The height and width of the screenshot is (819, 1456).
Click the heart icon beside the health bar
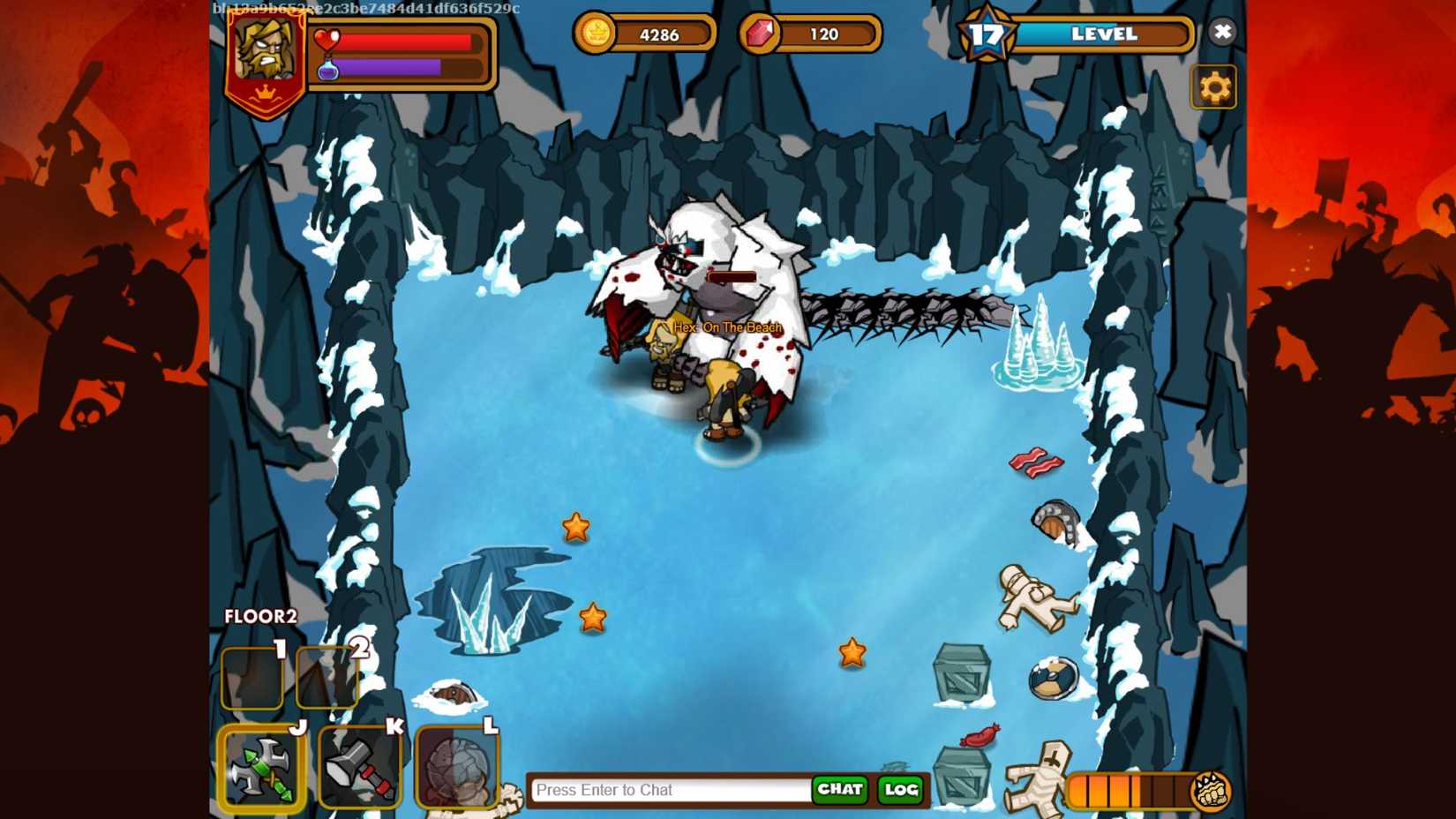[x=326, y=38]
